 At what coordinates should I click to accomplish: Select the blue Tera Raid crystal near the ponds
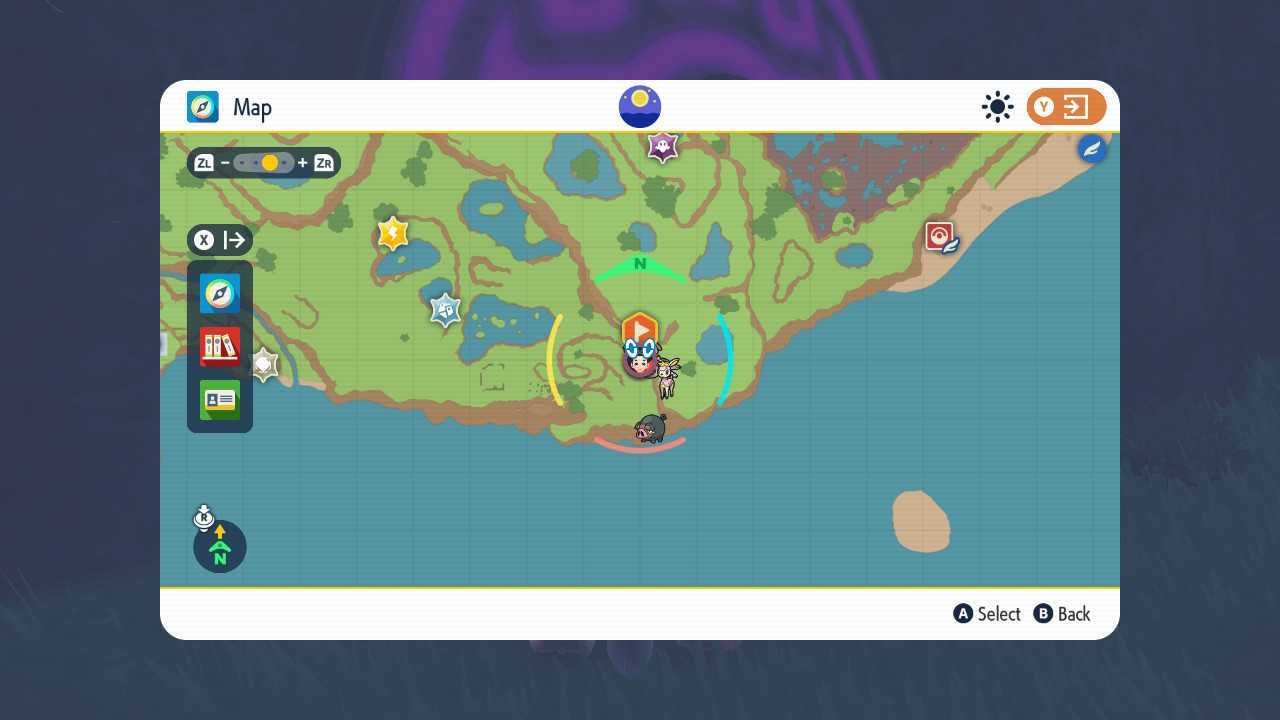[443, 309]
